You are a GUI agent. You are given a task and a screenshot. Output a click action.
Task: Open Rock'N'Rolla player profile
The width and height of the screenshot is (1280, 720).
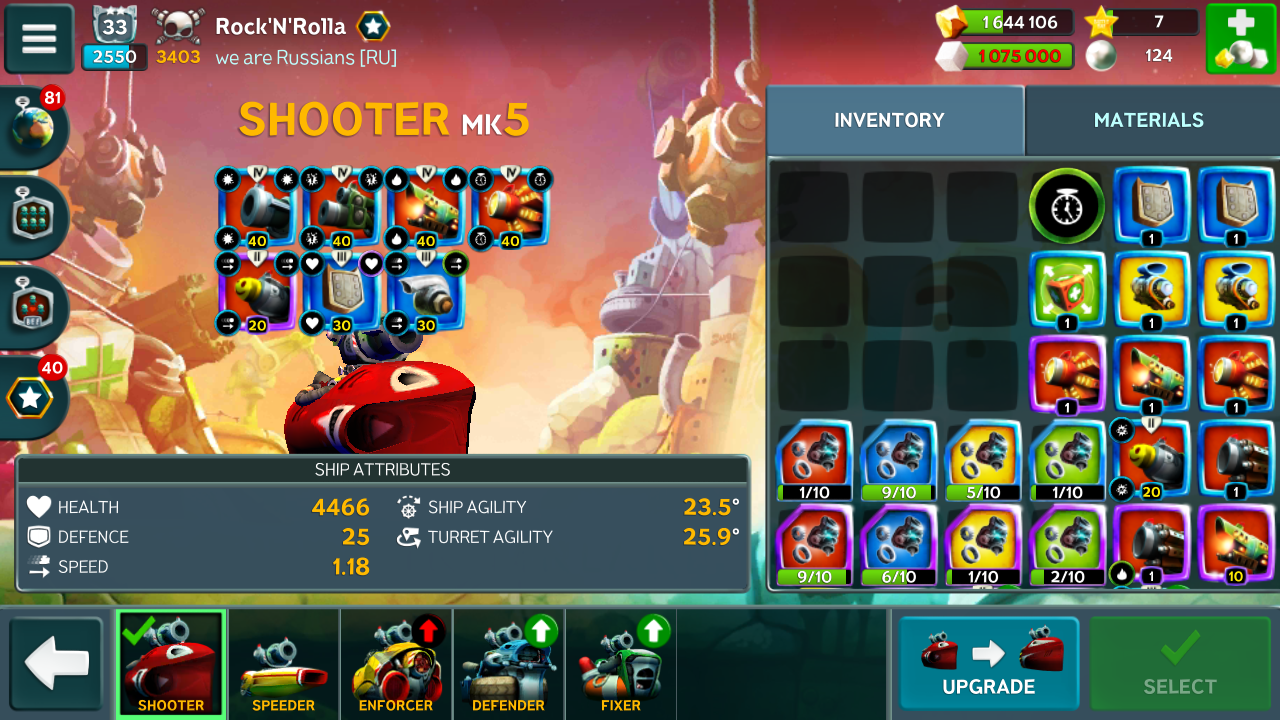tap(280, 27)
